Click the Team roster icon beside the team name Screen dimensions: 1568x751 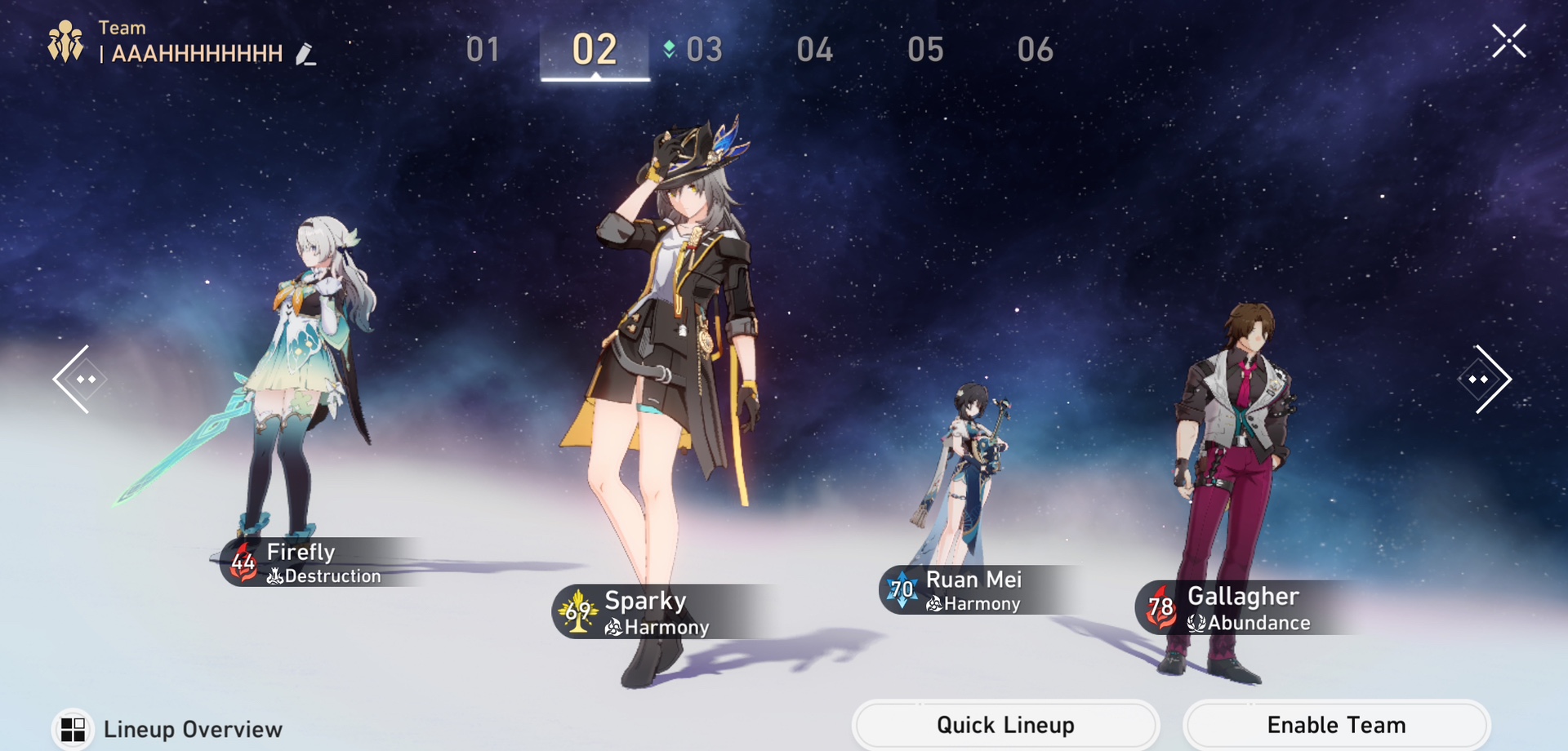pos(65,39)
